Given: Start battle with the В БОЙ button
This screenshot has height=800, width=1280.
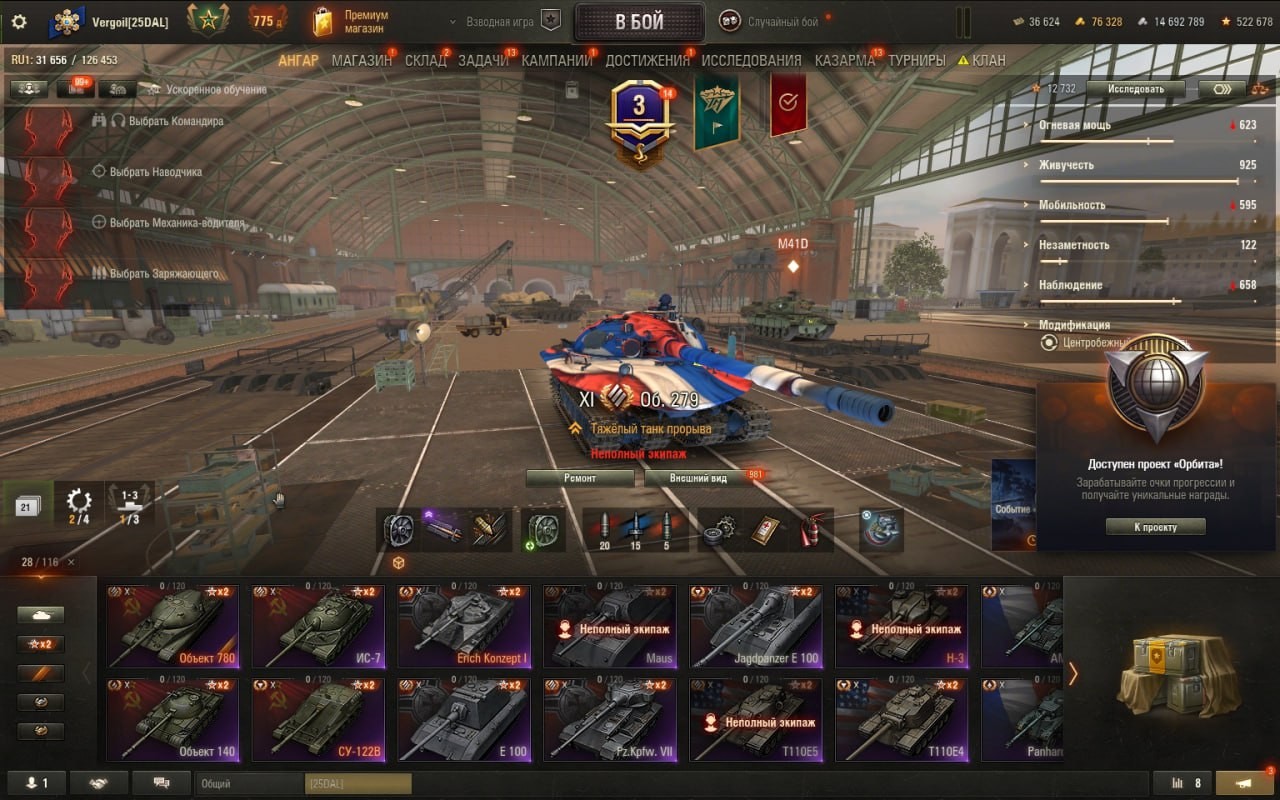Looking at the screenshot, I should tap(639, 22).
